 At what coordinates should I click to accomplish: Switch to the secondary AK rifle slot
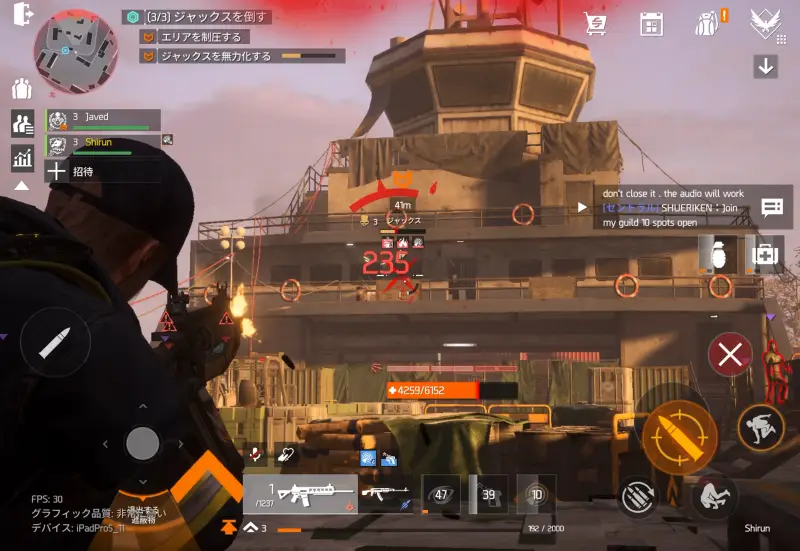(x=387, y=493)
